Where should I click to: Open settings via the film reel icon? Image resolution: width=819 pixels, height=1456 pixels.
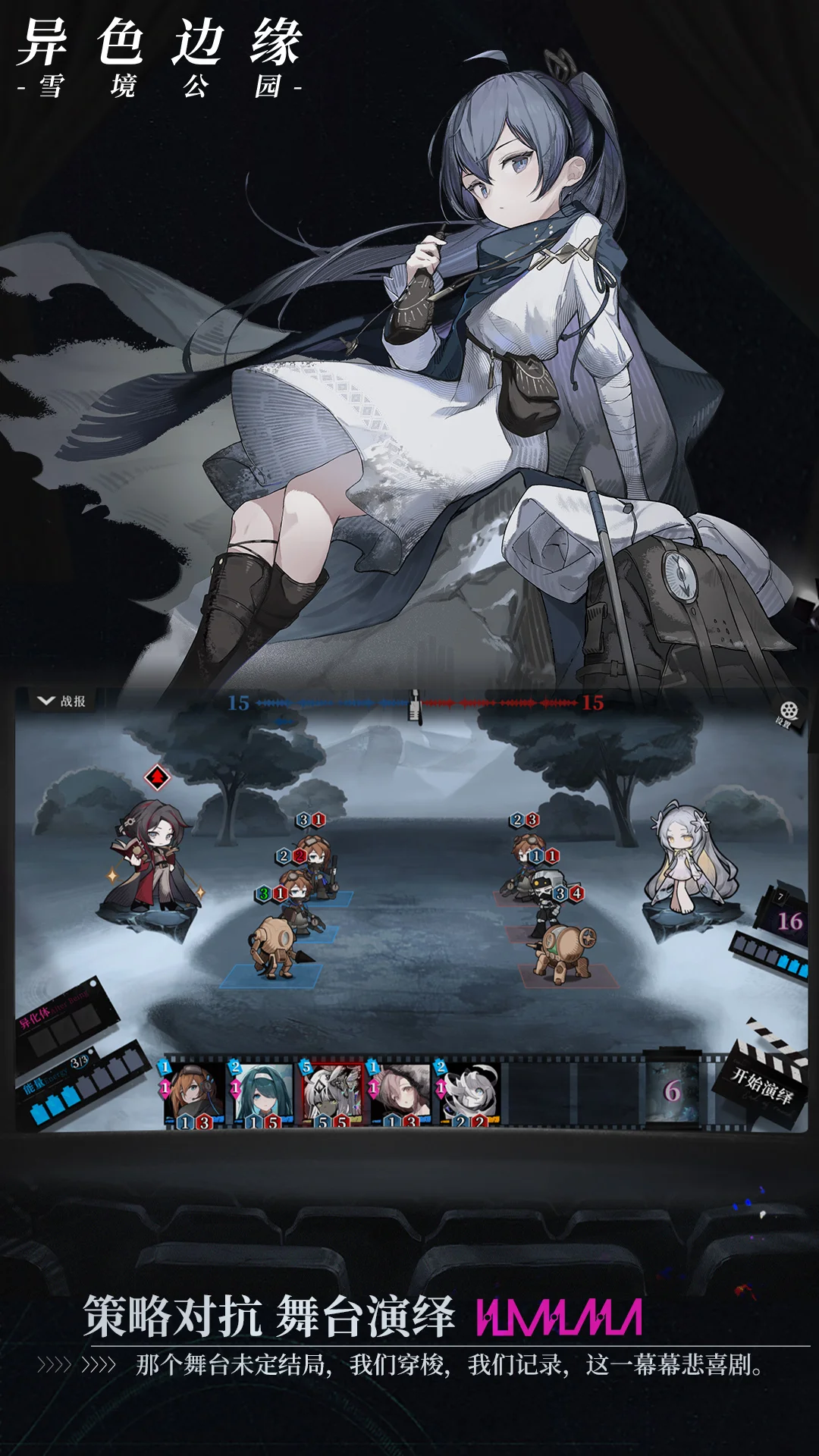pyautogui.click(x=789, y=712)
